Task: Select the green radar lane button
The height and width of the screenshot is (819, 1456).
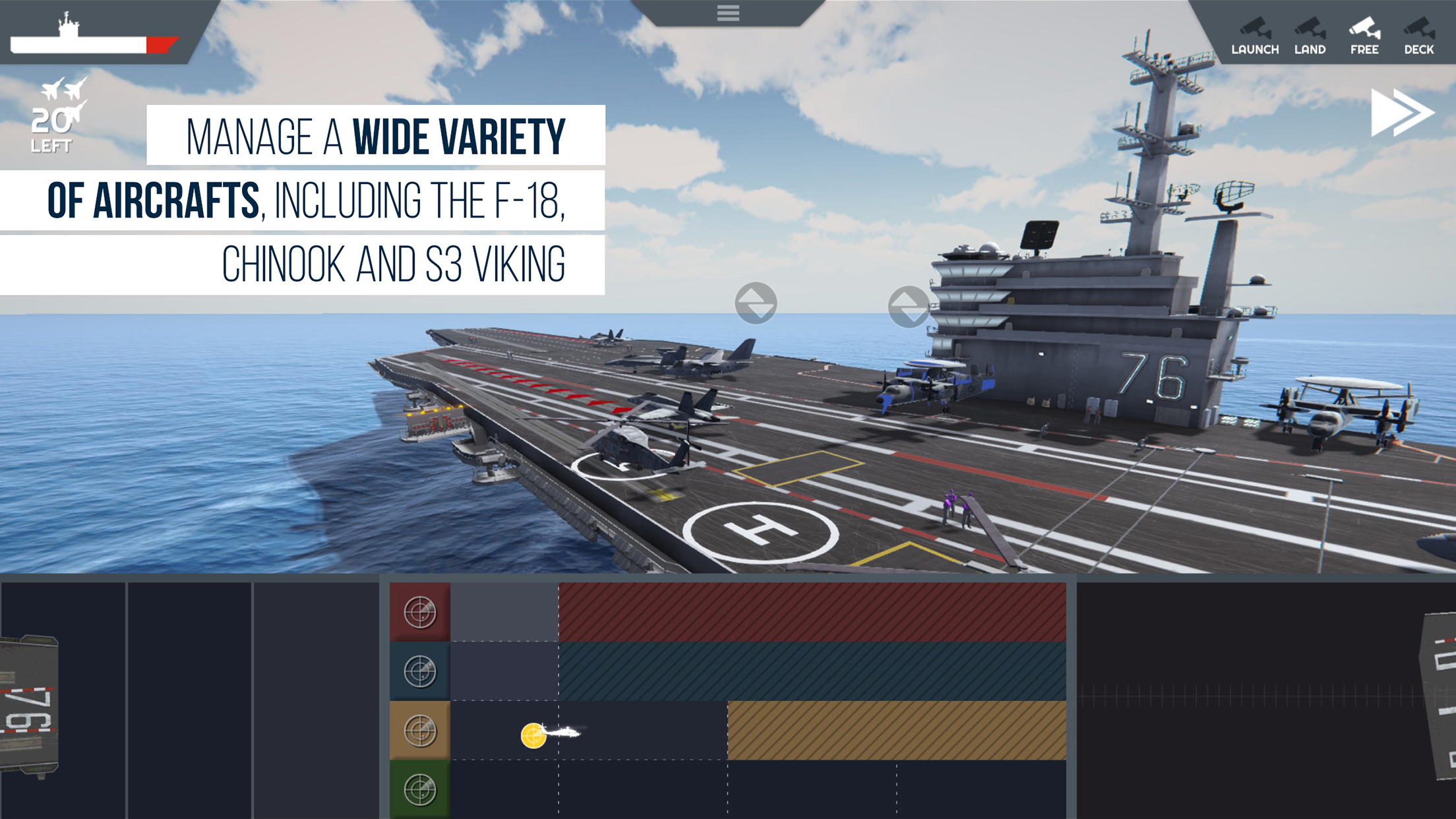Action: click(x=420, y=789)
